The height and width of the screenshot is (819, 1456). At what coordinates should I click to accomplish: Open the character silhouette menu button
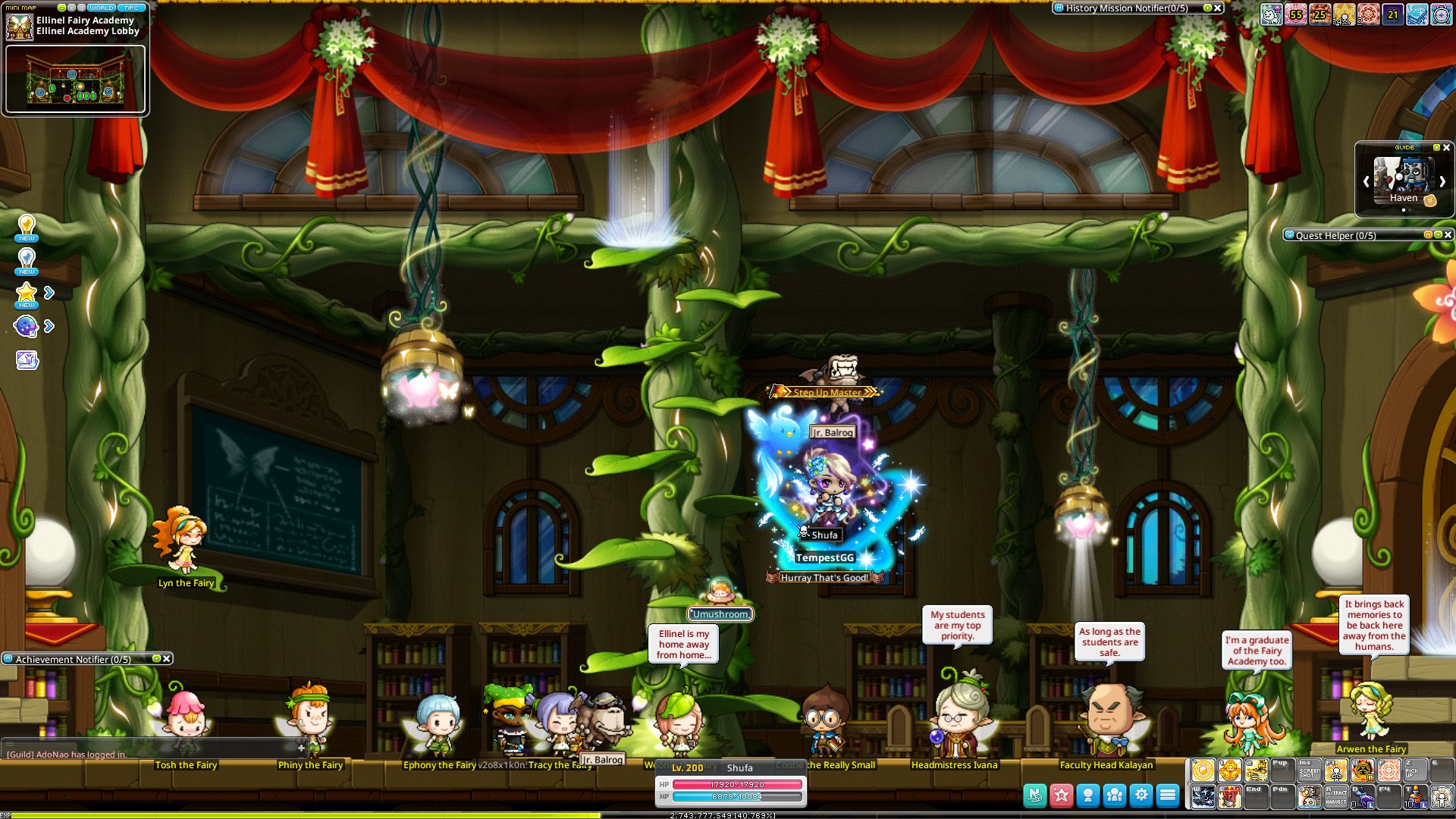tap(1088, 795)
